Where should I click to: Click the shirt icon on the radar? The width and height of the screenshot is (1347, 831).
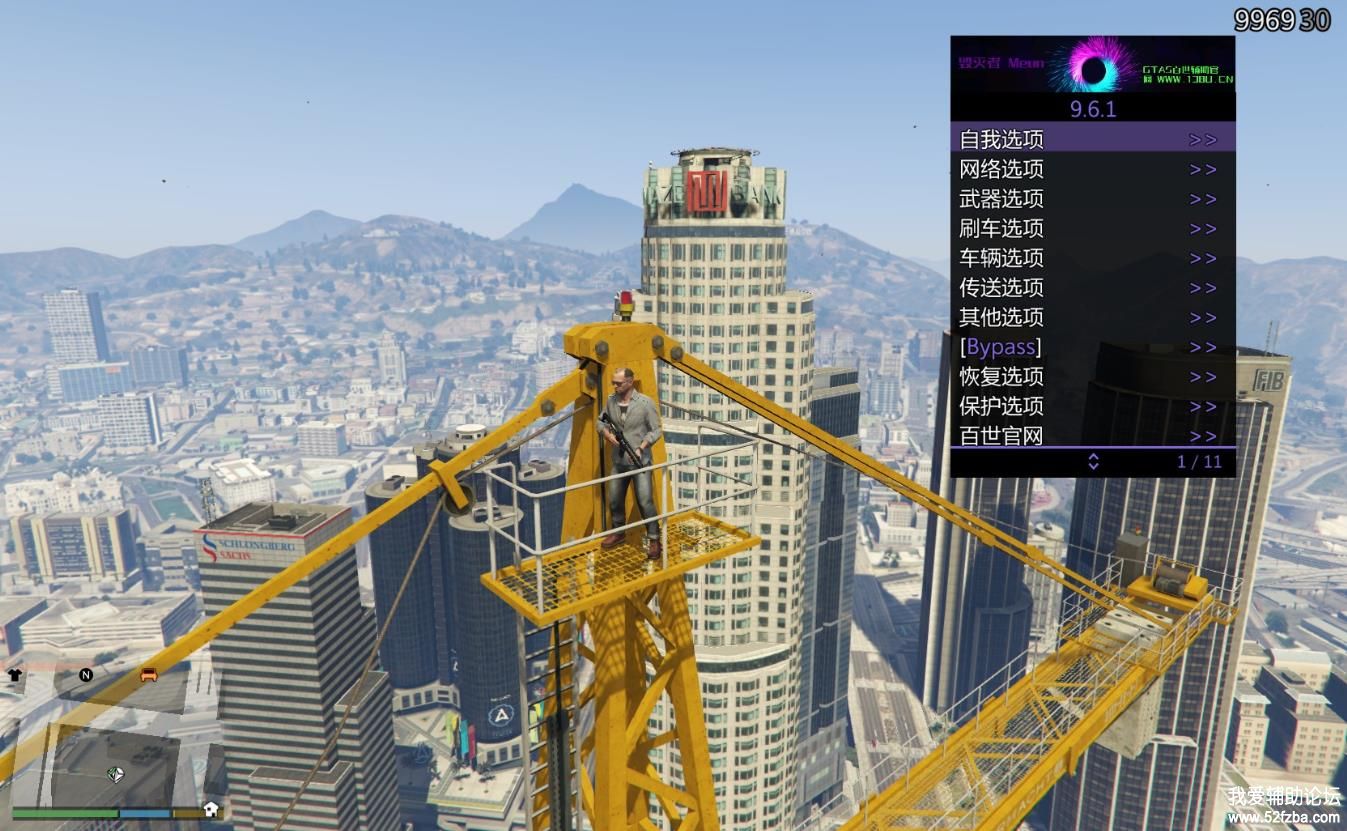tap(15, 675)
